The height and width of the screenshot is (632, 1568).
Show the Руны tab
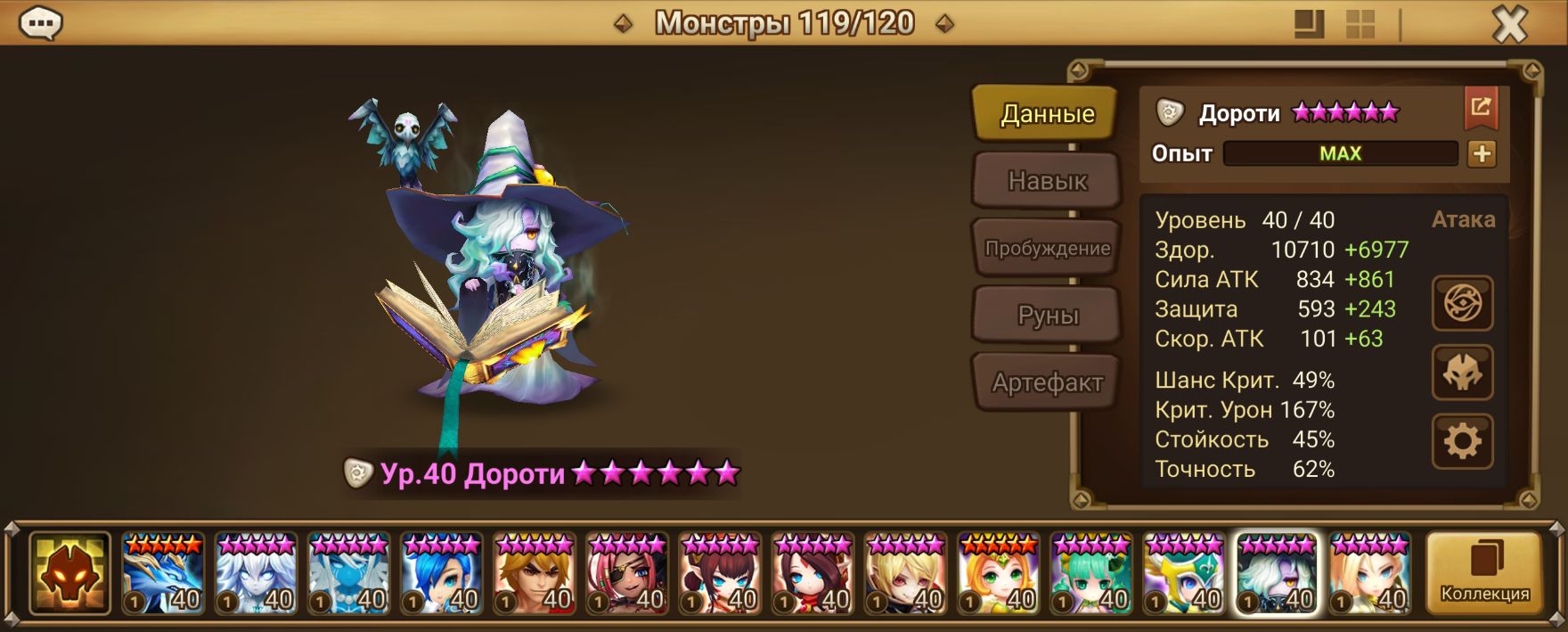coord(1047,316)
